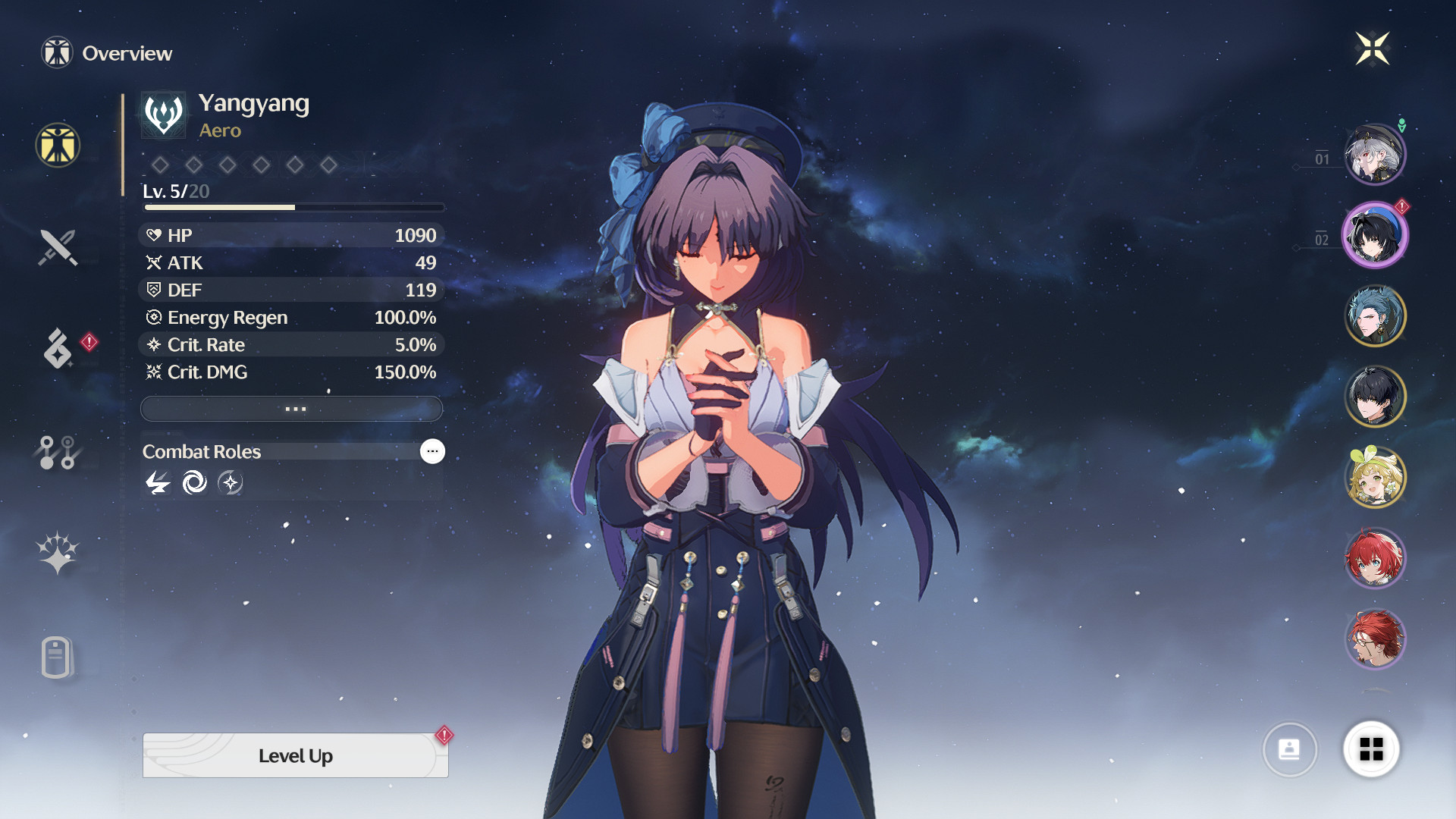Open Combat Roles details via circular ellipsis
The width and height of the screenshot is (1456, 819).
coord(432,451)
